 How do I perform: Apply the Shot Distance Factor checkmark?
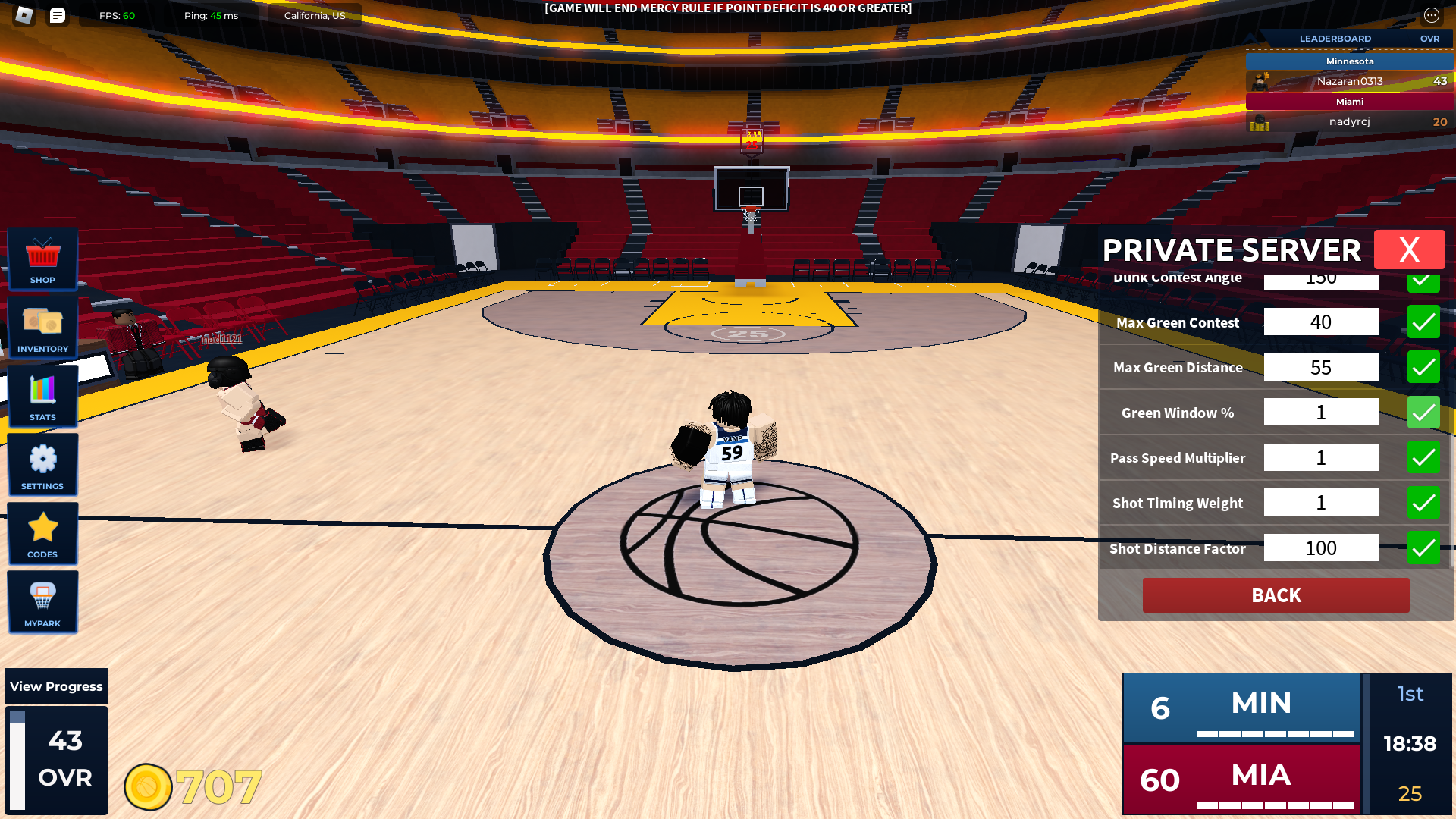pyautogui.click(x=1423, y=548)
